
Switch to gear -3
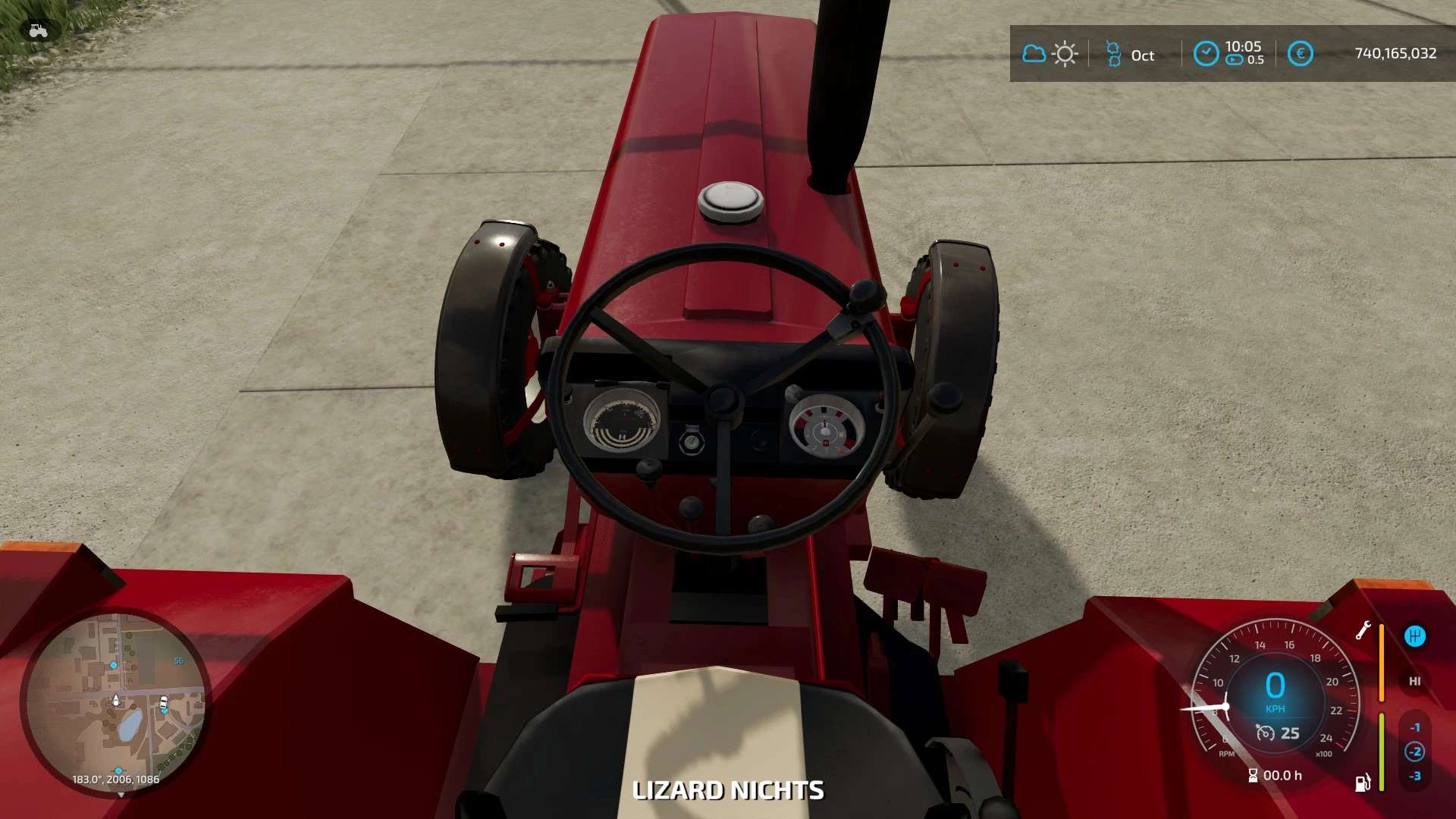(x=1414, y=776)
